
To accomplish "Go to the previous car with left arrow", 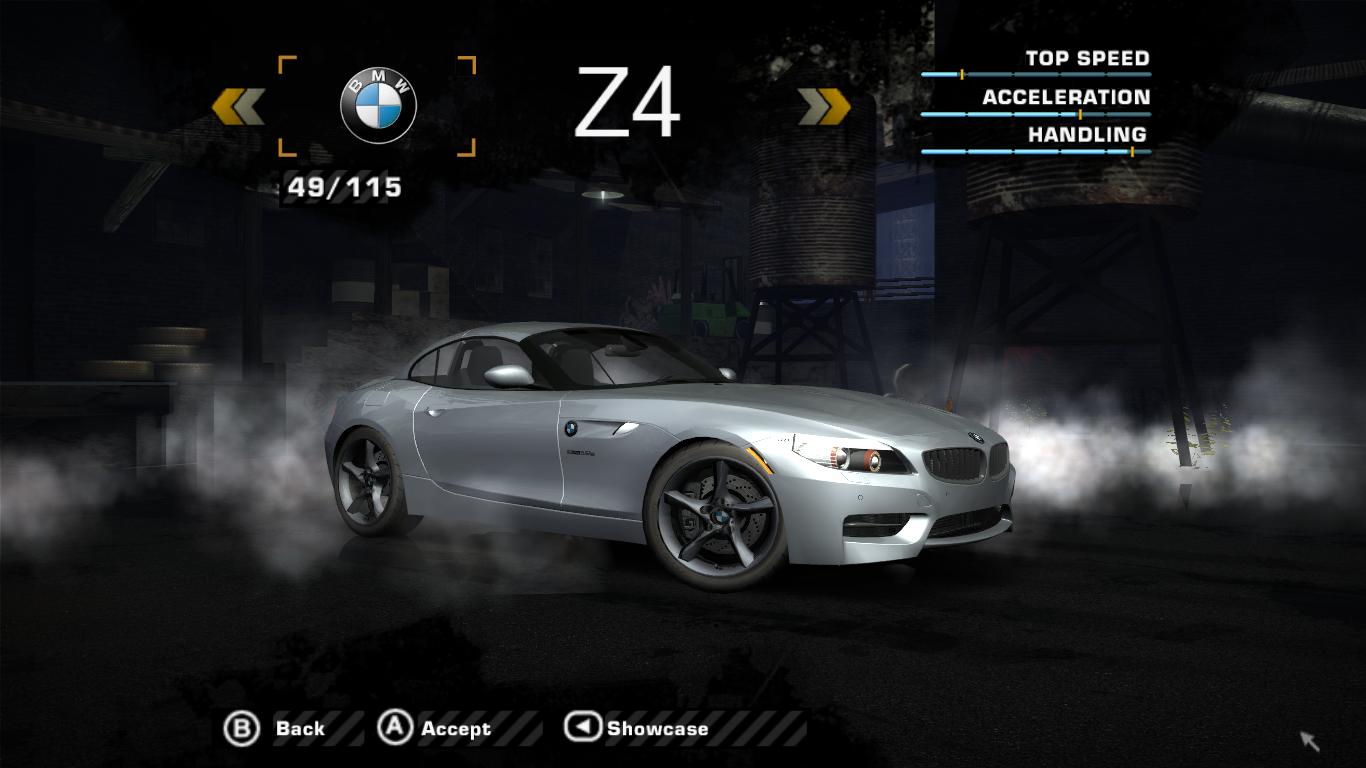I will [238, 107].
